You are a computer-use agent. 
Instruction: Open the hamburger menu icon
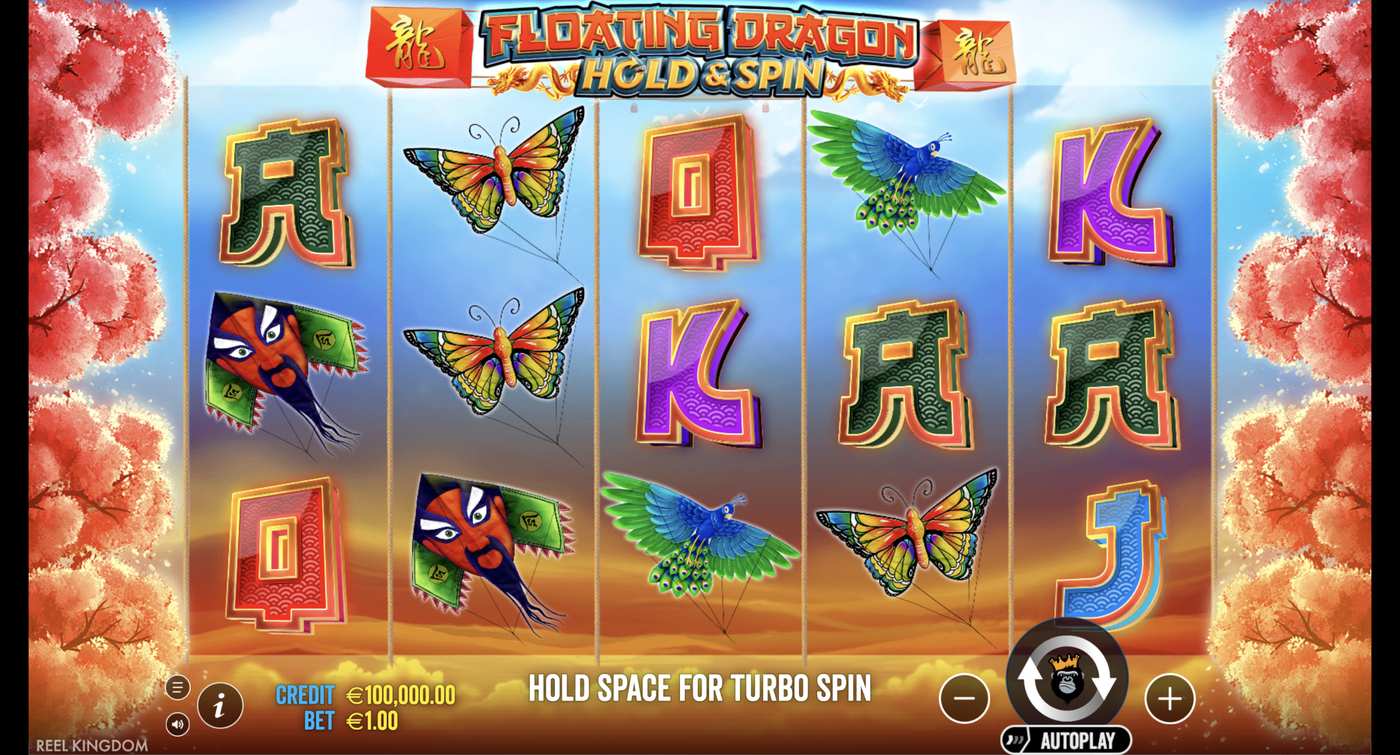click(x=178, y=688)
